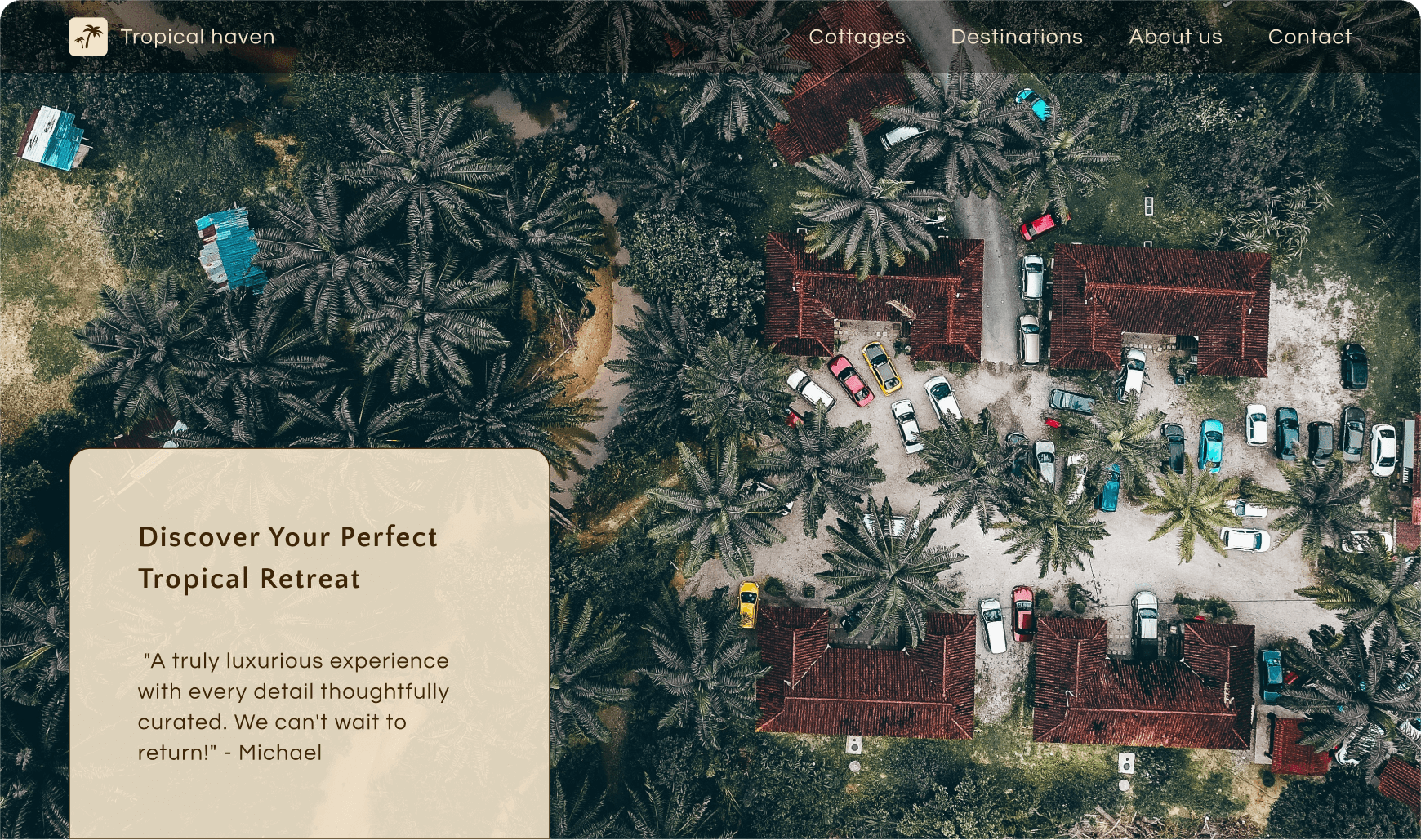
Task: Click the palm tree logo icon
Action: [x=88, y=37]
